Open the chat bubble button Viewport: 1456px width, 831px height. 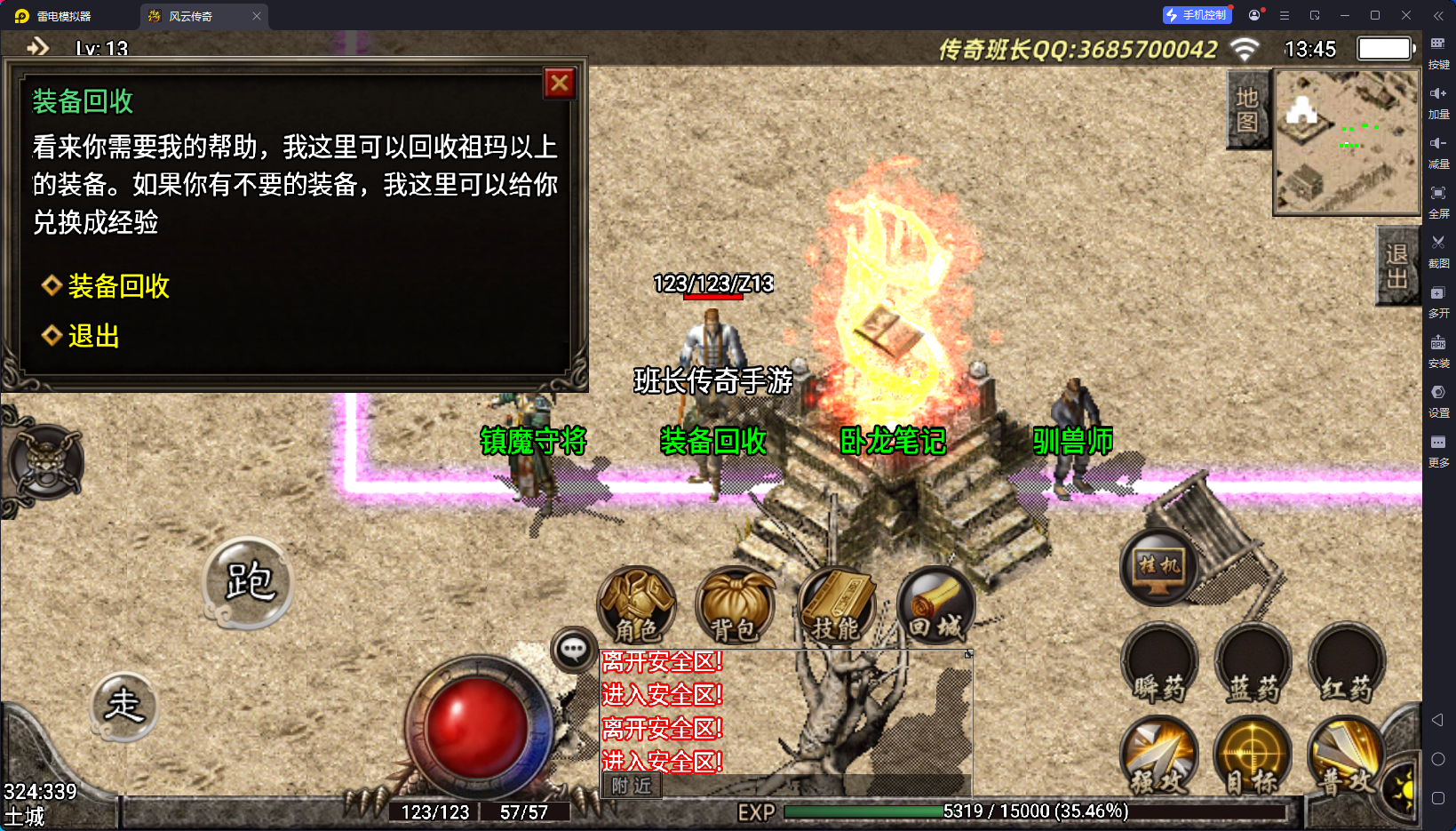[x=573, y=650]
